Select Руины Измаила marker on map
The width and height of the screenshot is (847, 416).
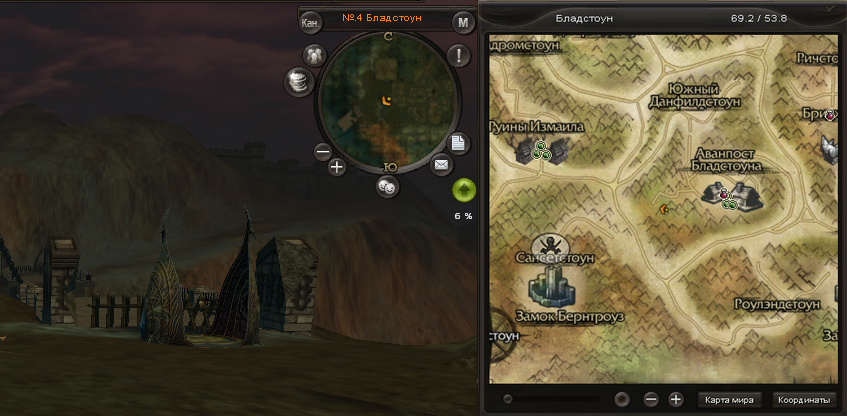(542, 150)
